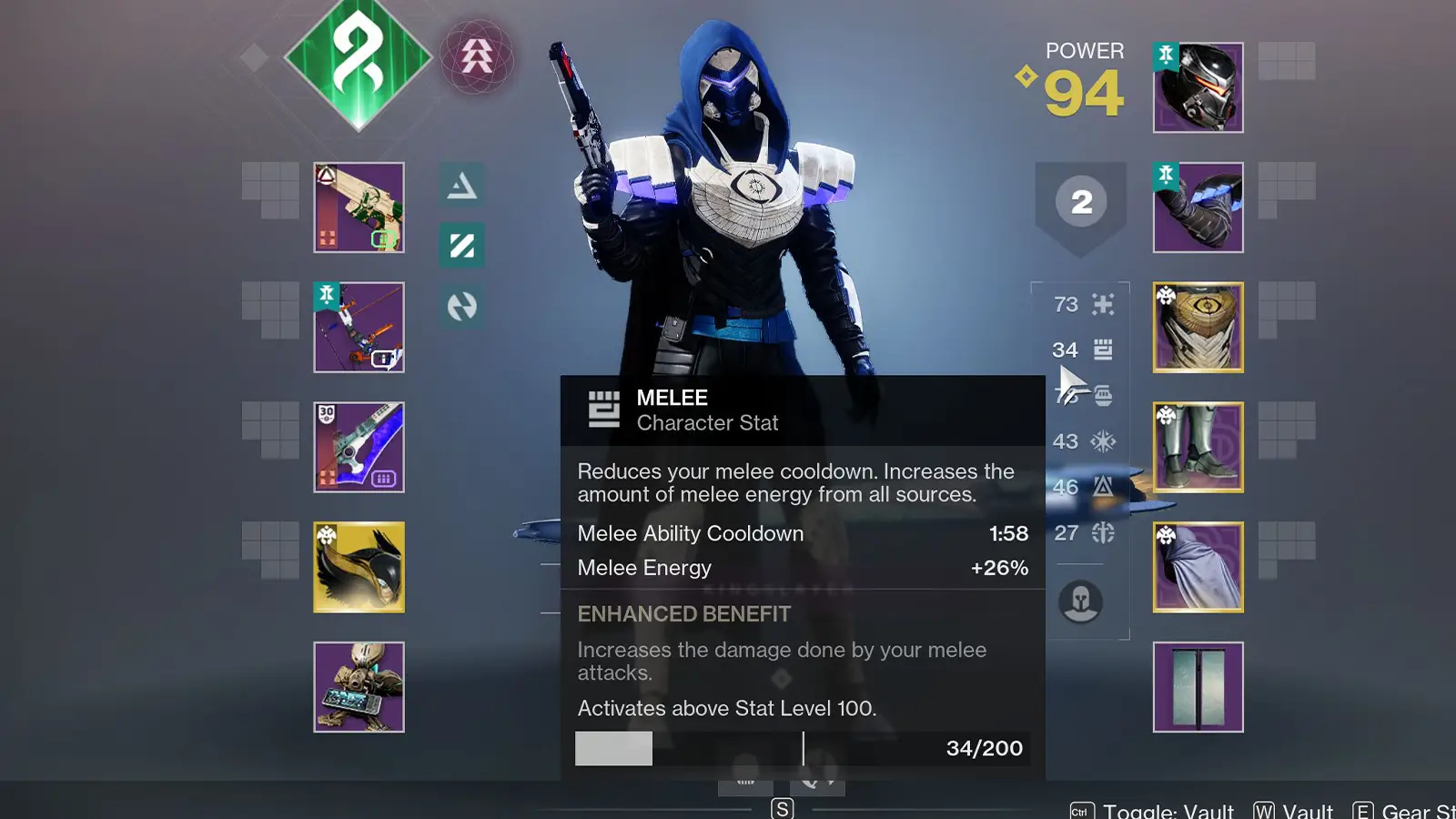Viewport: 1456px width, 819px height.
Task: Open the helmet character icon below the stats
Action: 1080,601
